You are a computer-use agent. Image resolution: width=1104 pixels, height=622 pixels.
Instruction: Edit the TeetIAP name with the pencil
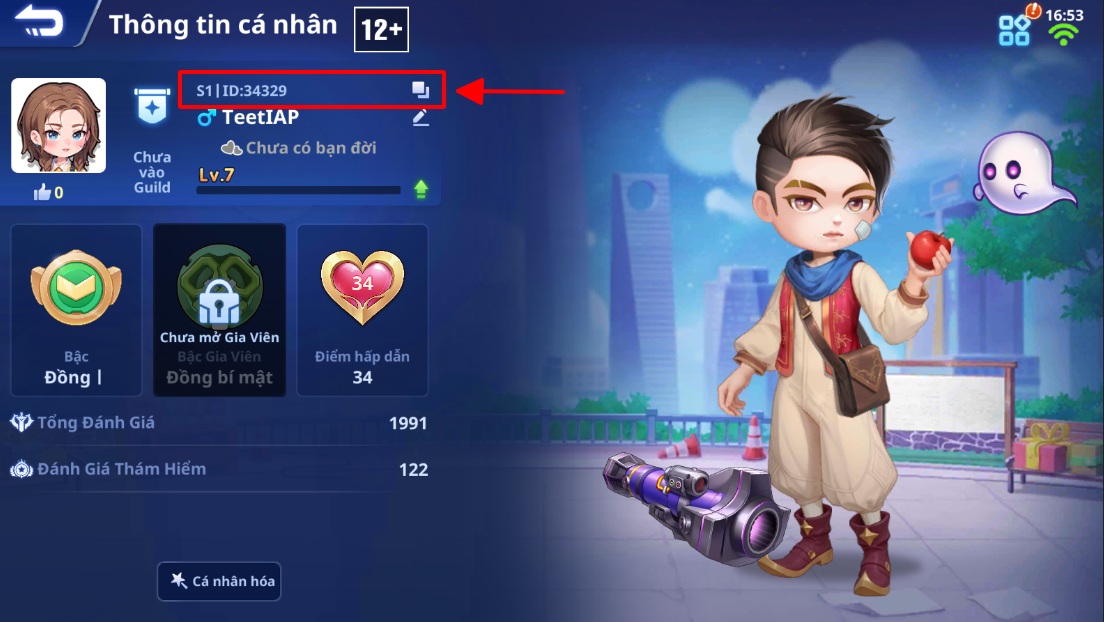(x=421, y=118)
